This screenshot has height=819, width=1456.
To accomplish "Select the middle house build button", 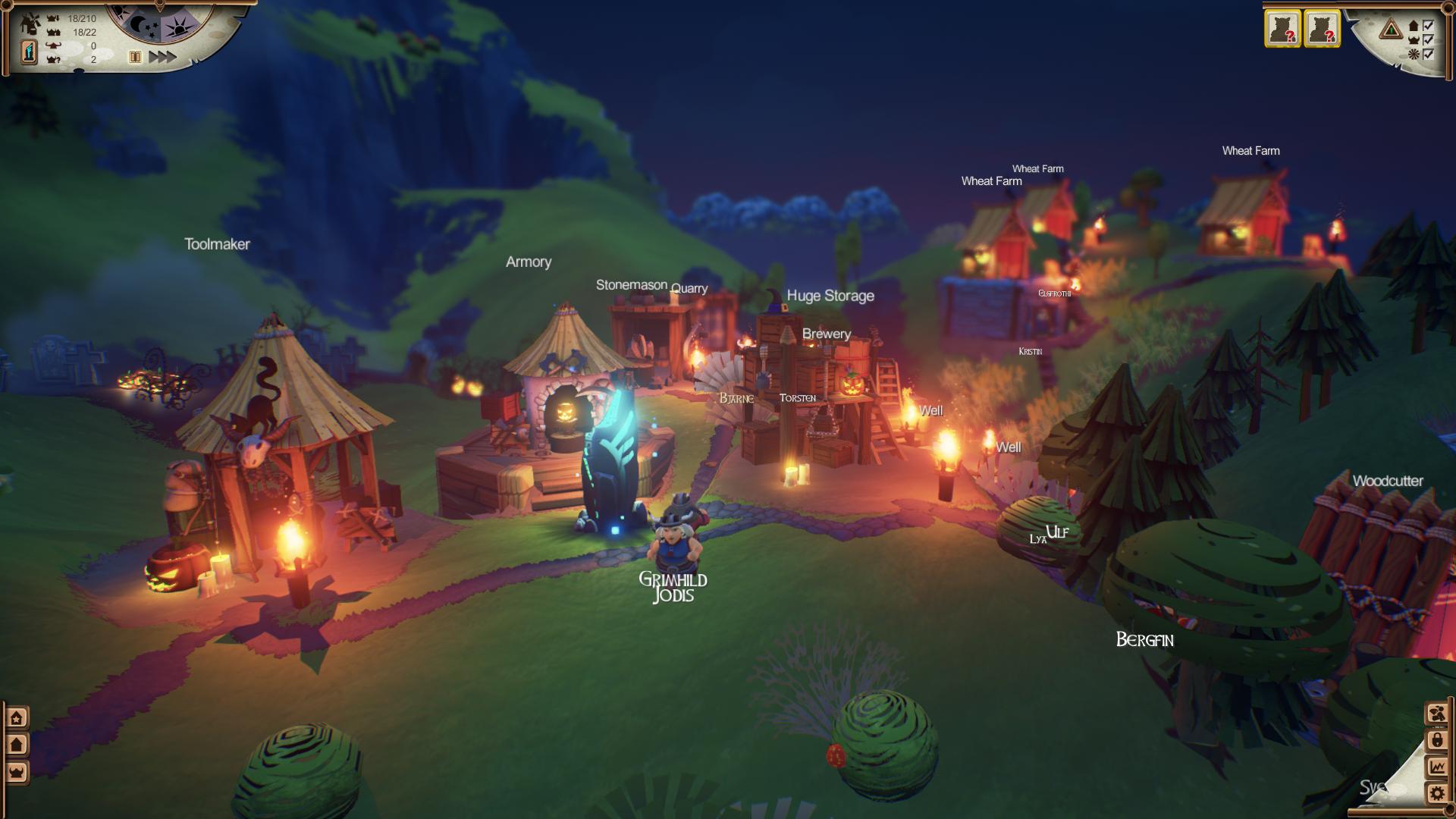I will pos(17,745).
